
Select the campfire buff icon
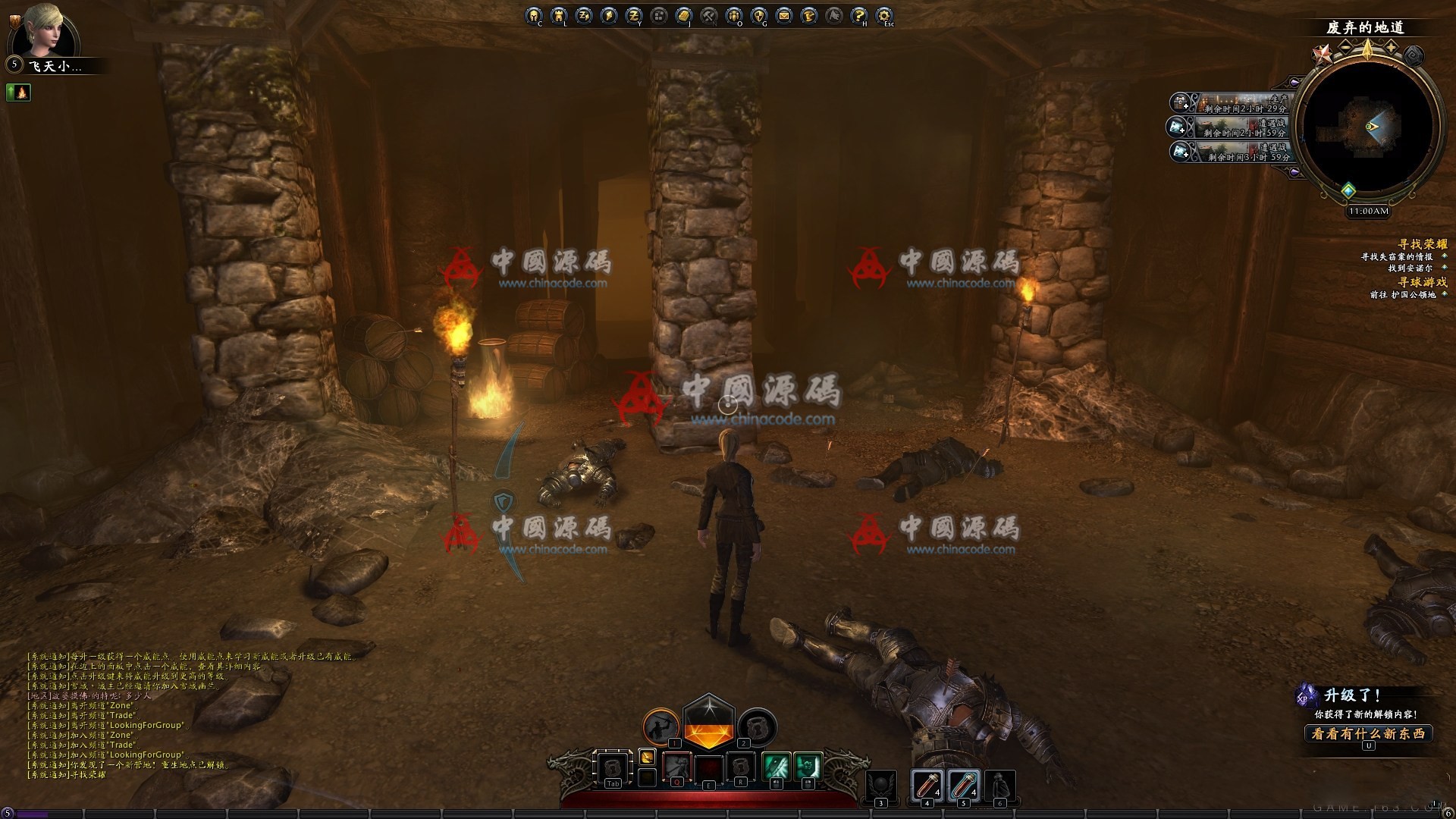[17, 93]
